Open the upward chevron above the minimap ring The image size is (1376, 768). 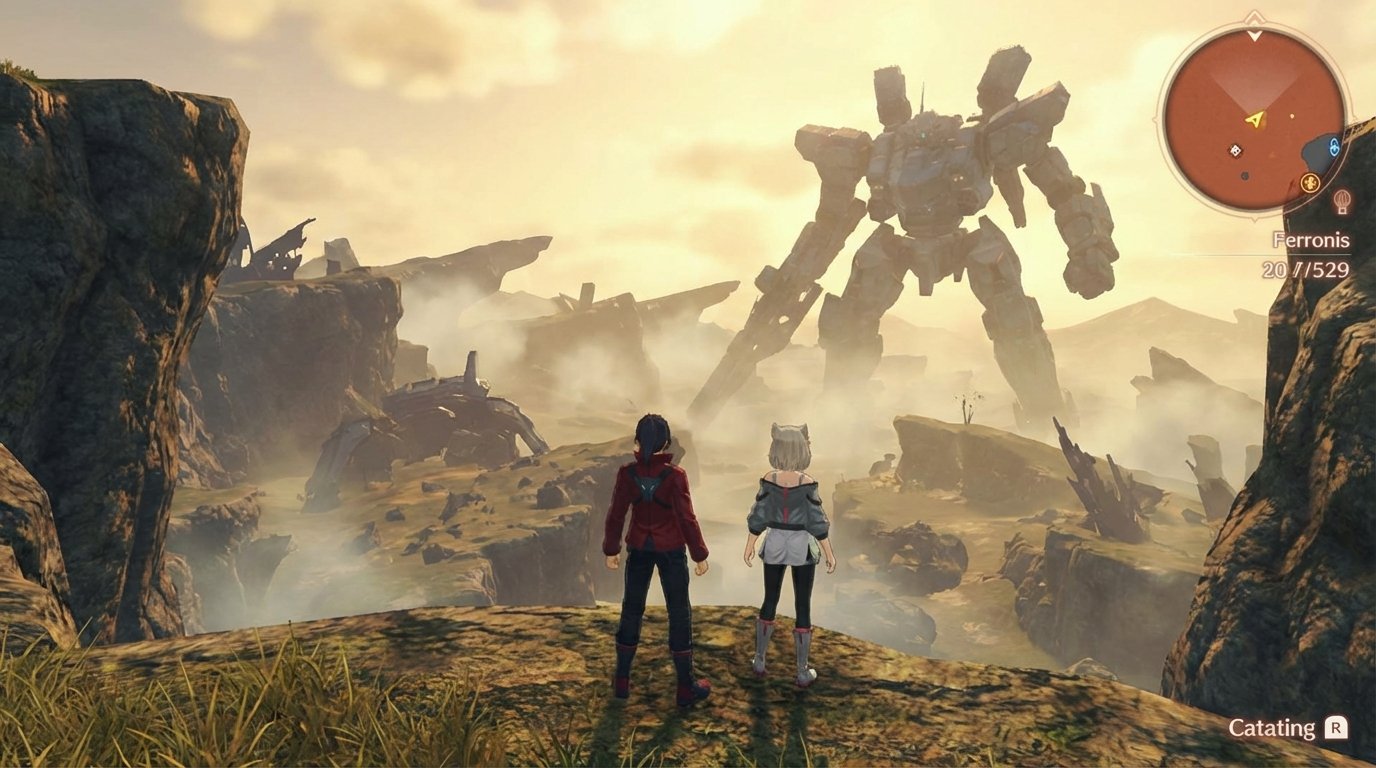tap(1253, 16)
